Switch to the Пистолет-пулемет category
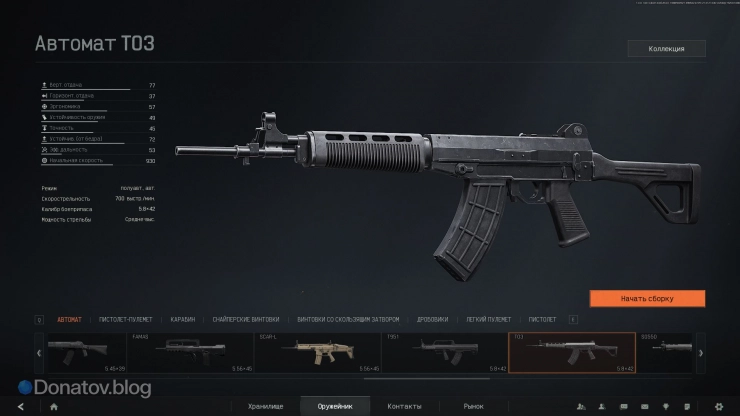 tap(126, 319)
